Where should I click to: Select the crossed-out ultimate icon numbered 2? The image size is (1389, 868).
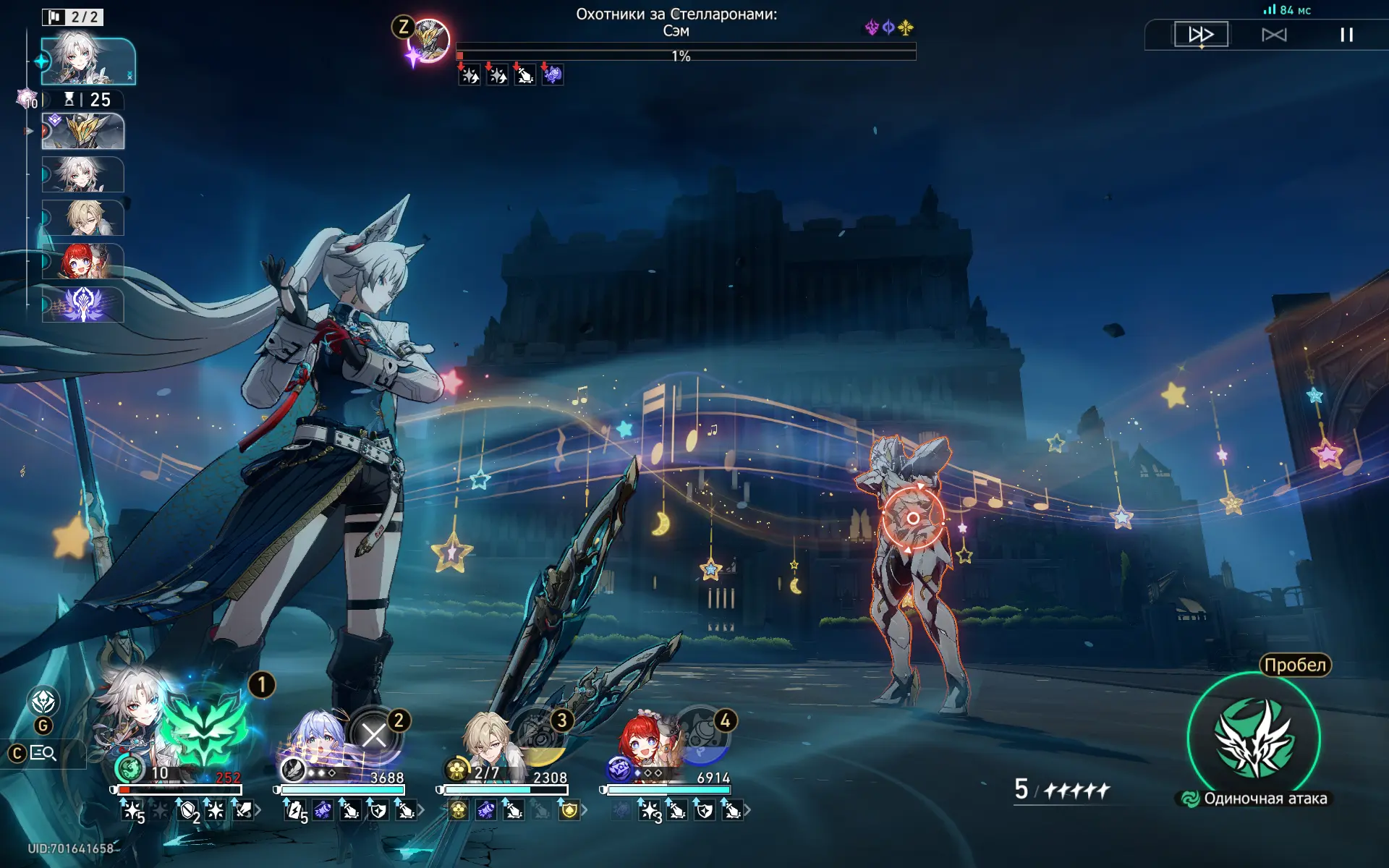374,736
